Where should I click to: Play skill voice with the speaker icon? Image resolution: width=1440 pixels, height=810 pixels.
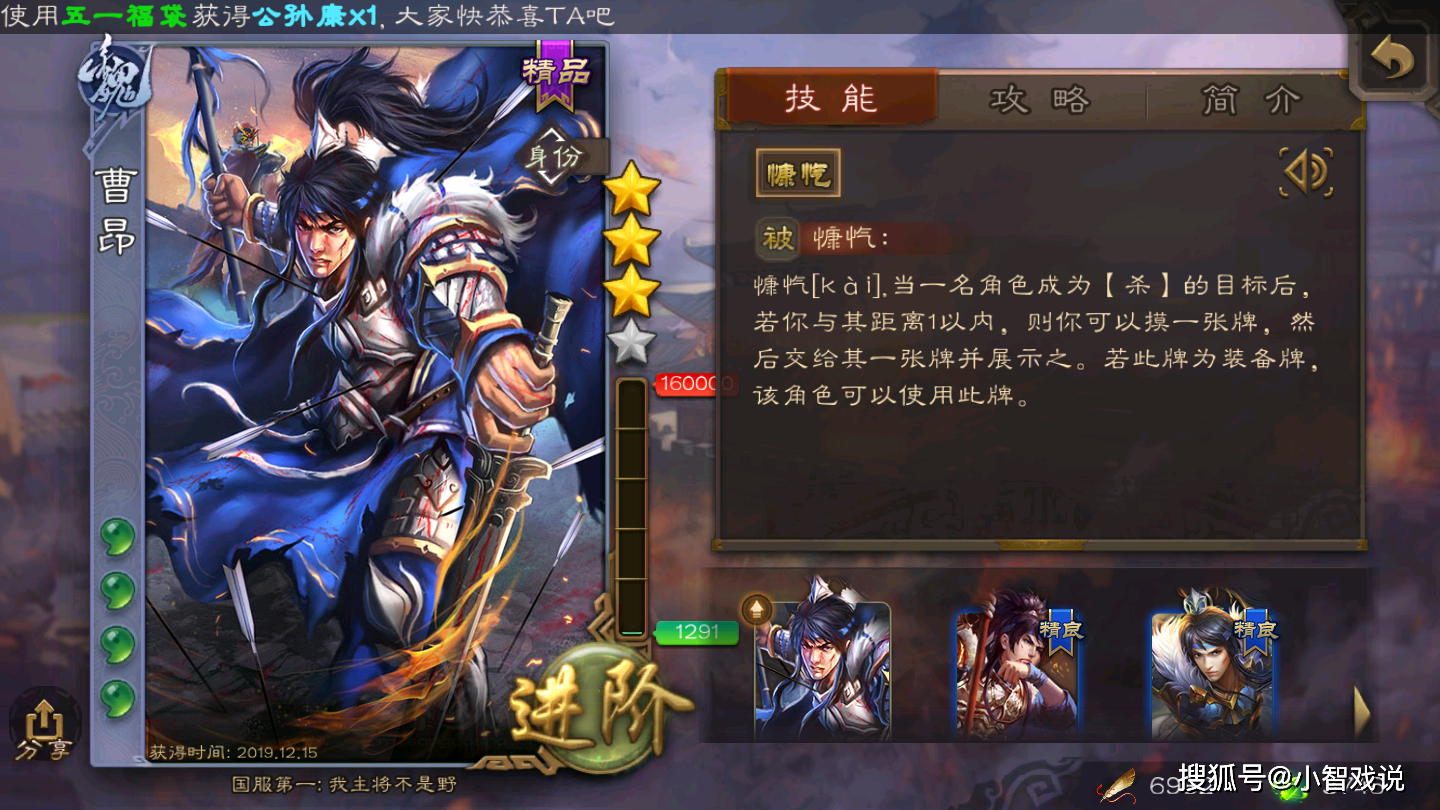coord(1306,170)
